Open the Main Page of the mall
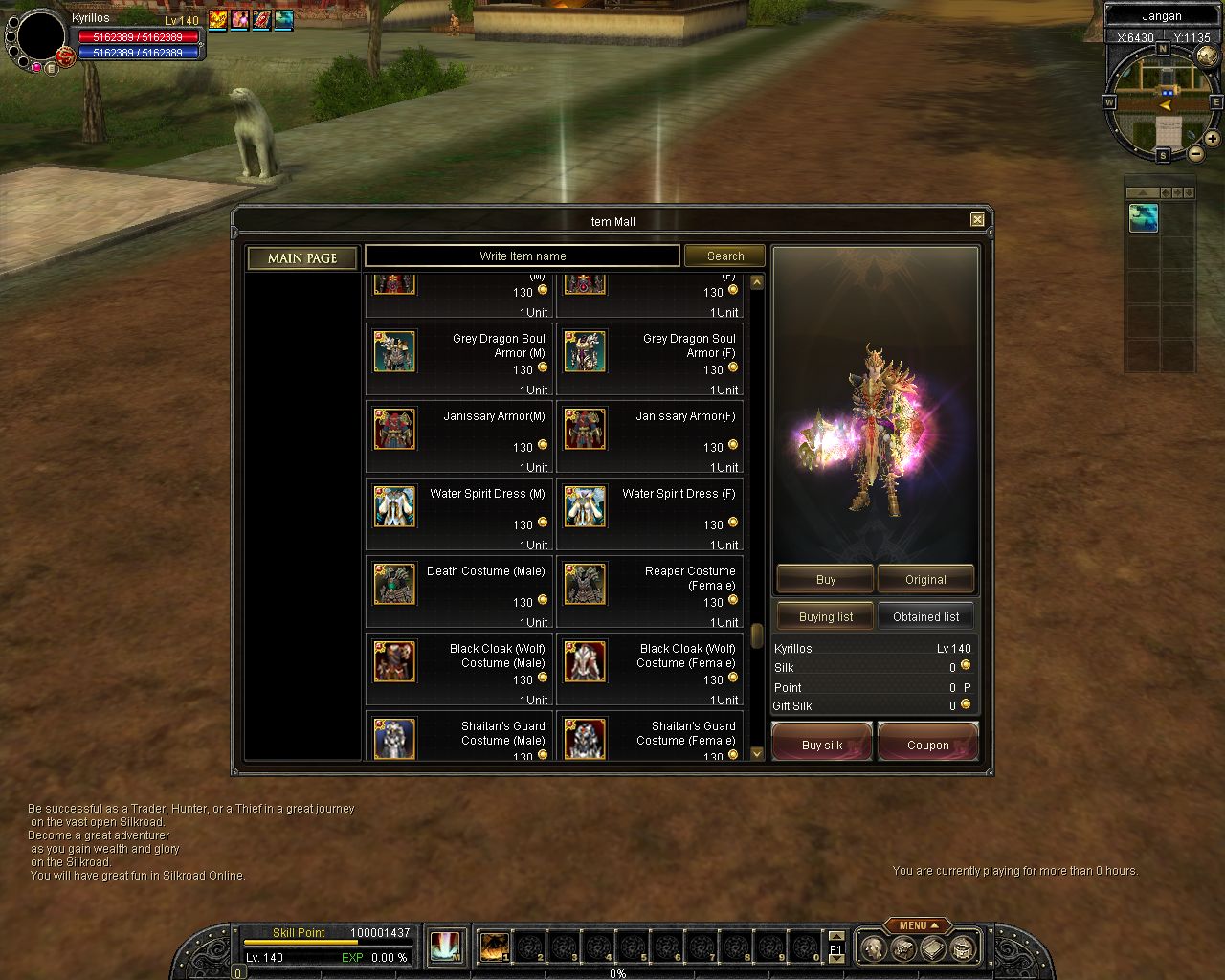 pos(302,258)
